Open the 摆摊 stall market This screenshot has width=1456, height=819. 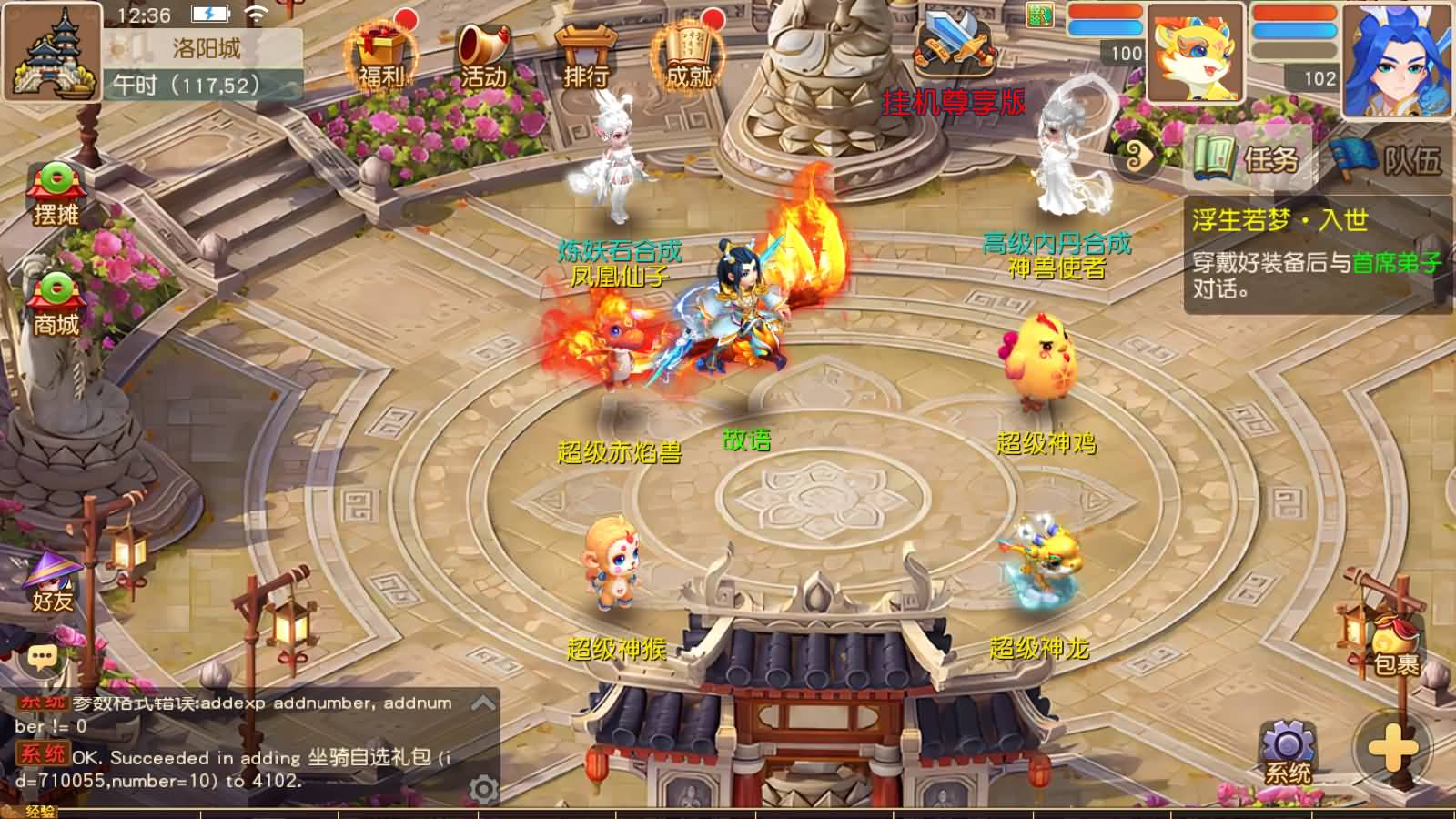(56, 194)
